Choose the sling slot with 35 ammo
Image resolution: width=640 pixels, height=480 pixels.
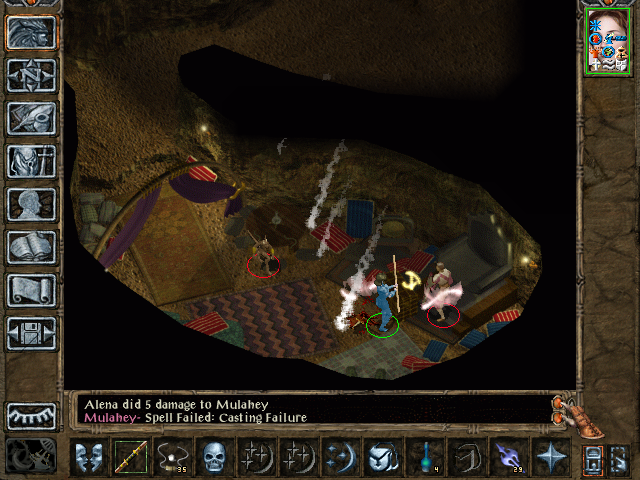[x=172, y=457]
